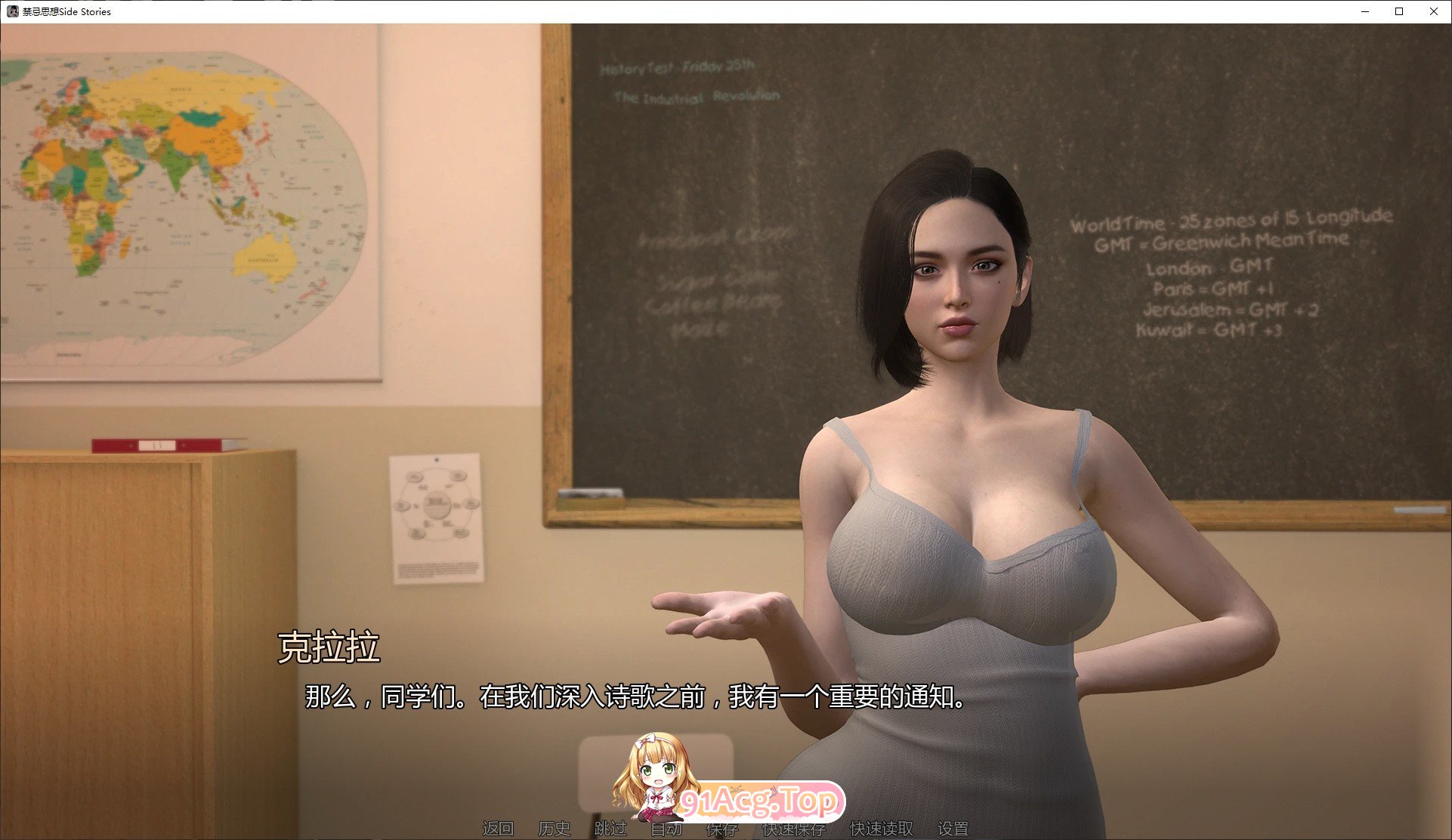Click the title bar text 禁忌思想Side Stories

click(x=66, y=11)
